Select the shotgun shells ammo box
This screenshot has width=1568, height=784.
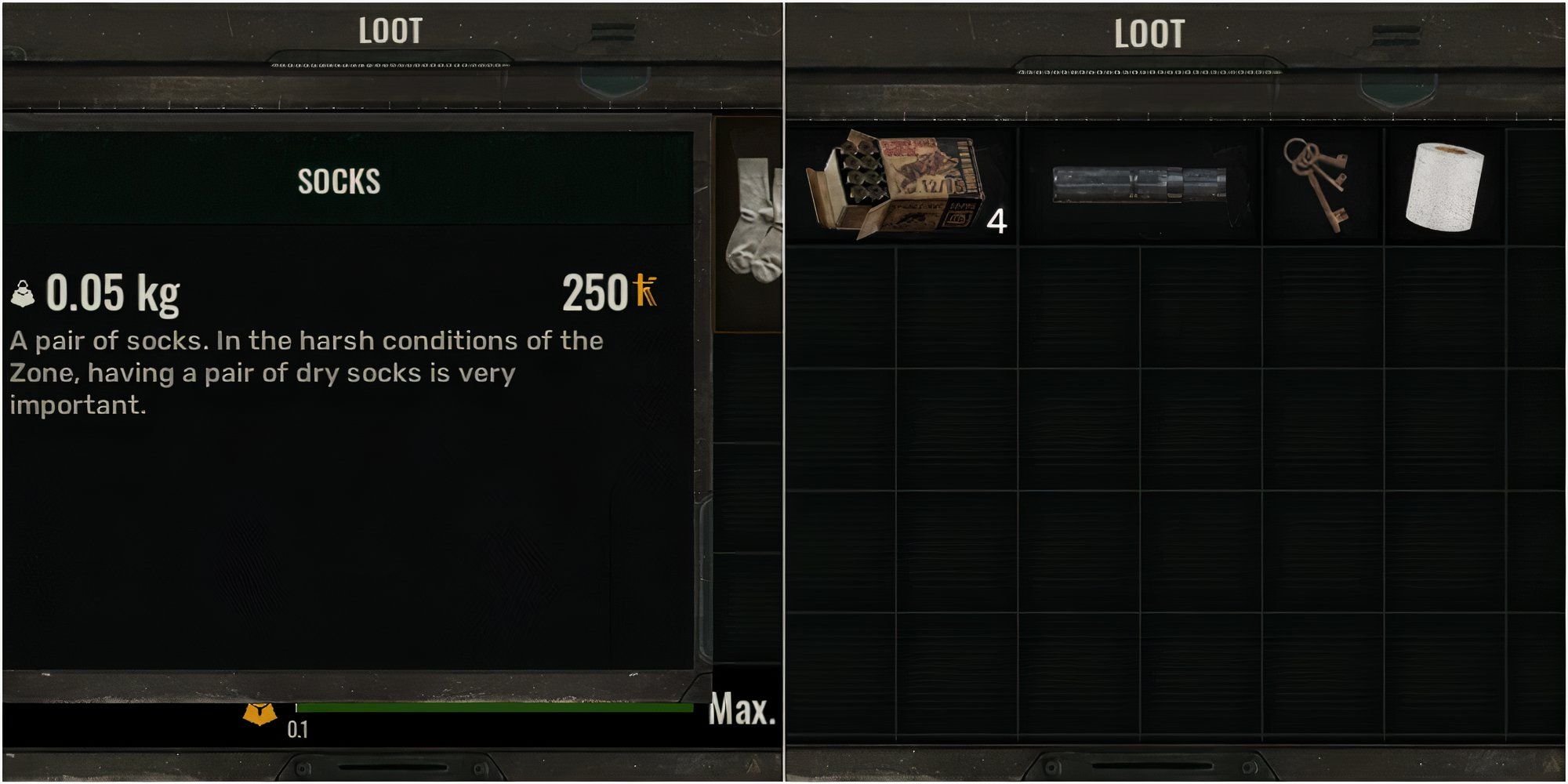pyautogui.click(x=896, y=187)
